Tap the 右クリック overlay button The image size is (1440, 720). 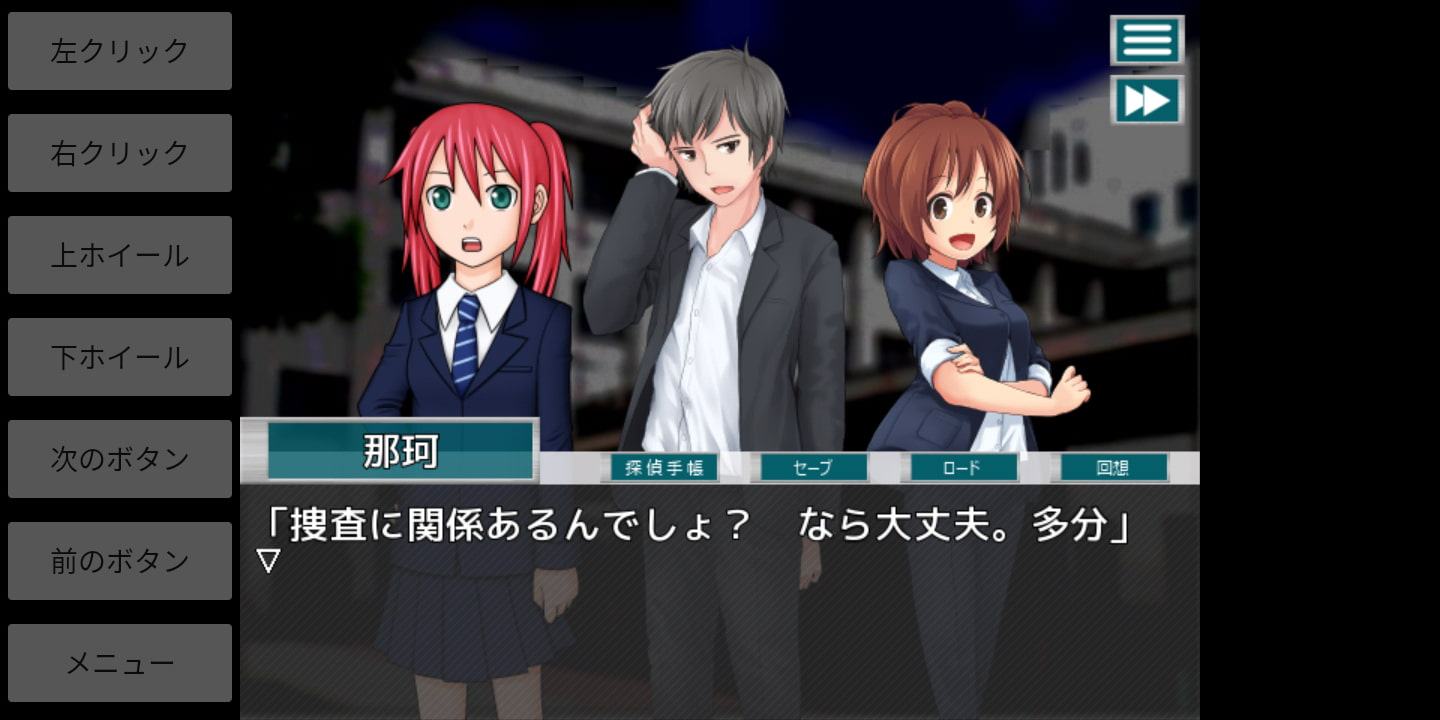120,153
